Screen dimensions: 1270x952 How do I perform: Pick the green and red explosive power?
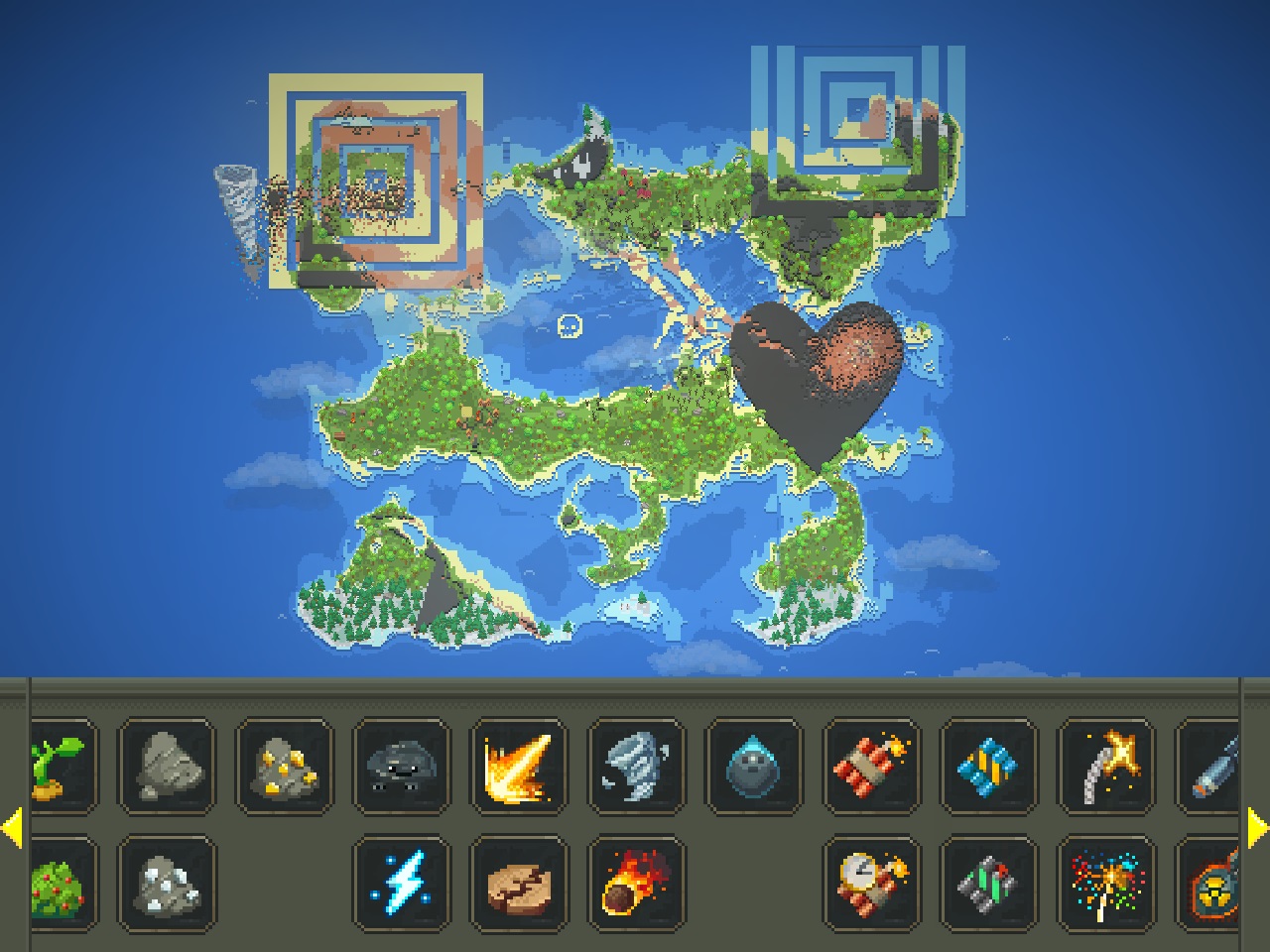click(989, 885)
